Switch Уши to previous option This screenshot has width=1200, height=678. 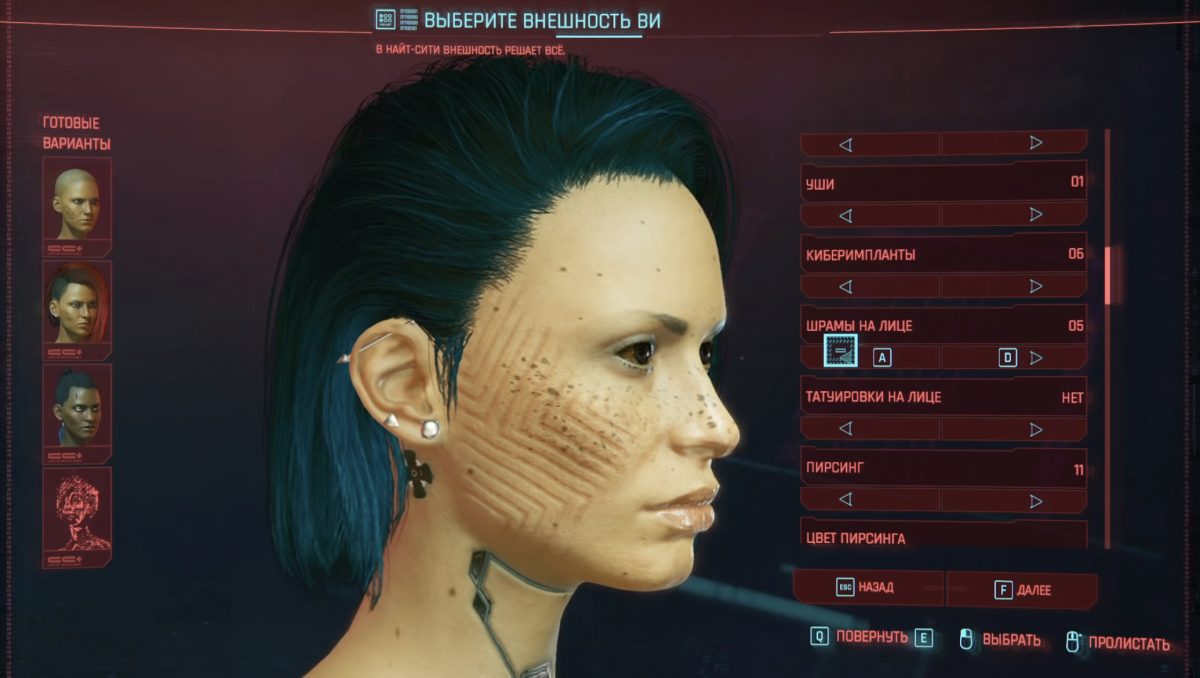(x=845, y=215)
